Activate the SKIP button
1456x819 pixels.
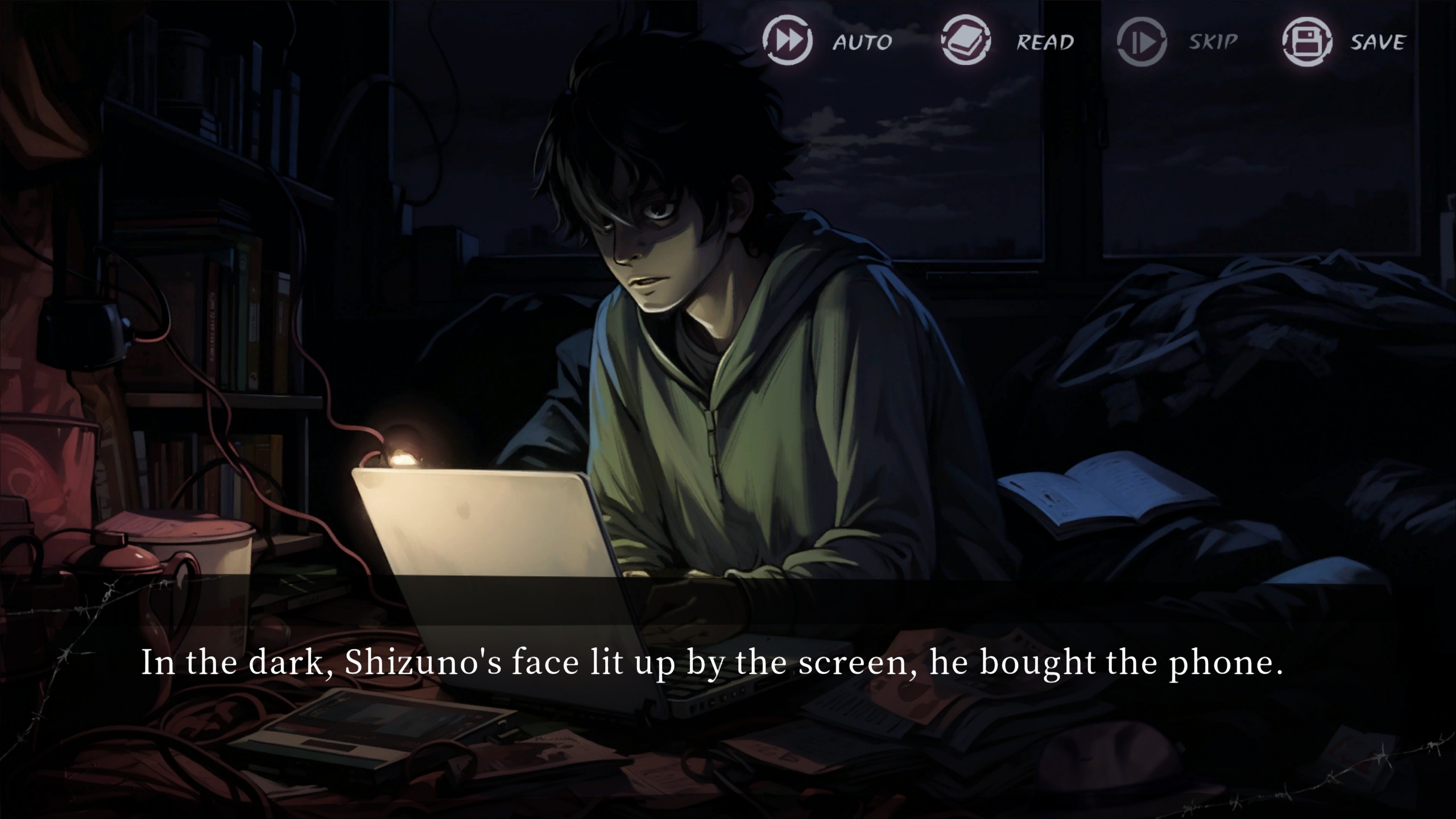pyautogui.click(x=1142, y=42)
